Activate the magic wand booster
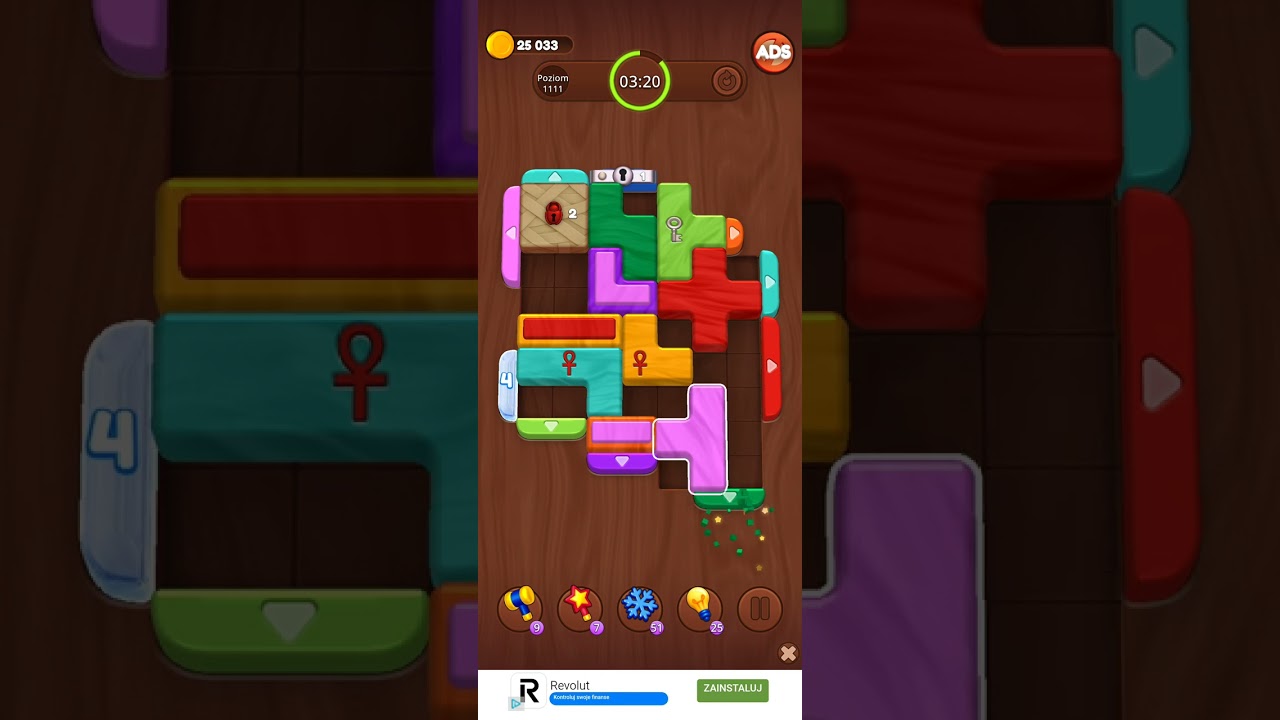Image resolution: width=1280 pixels, height=720 pixels. tap(580, 608)
